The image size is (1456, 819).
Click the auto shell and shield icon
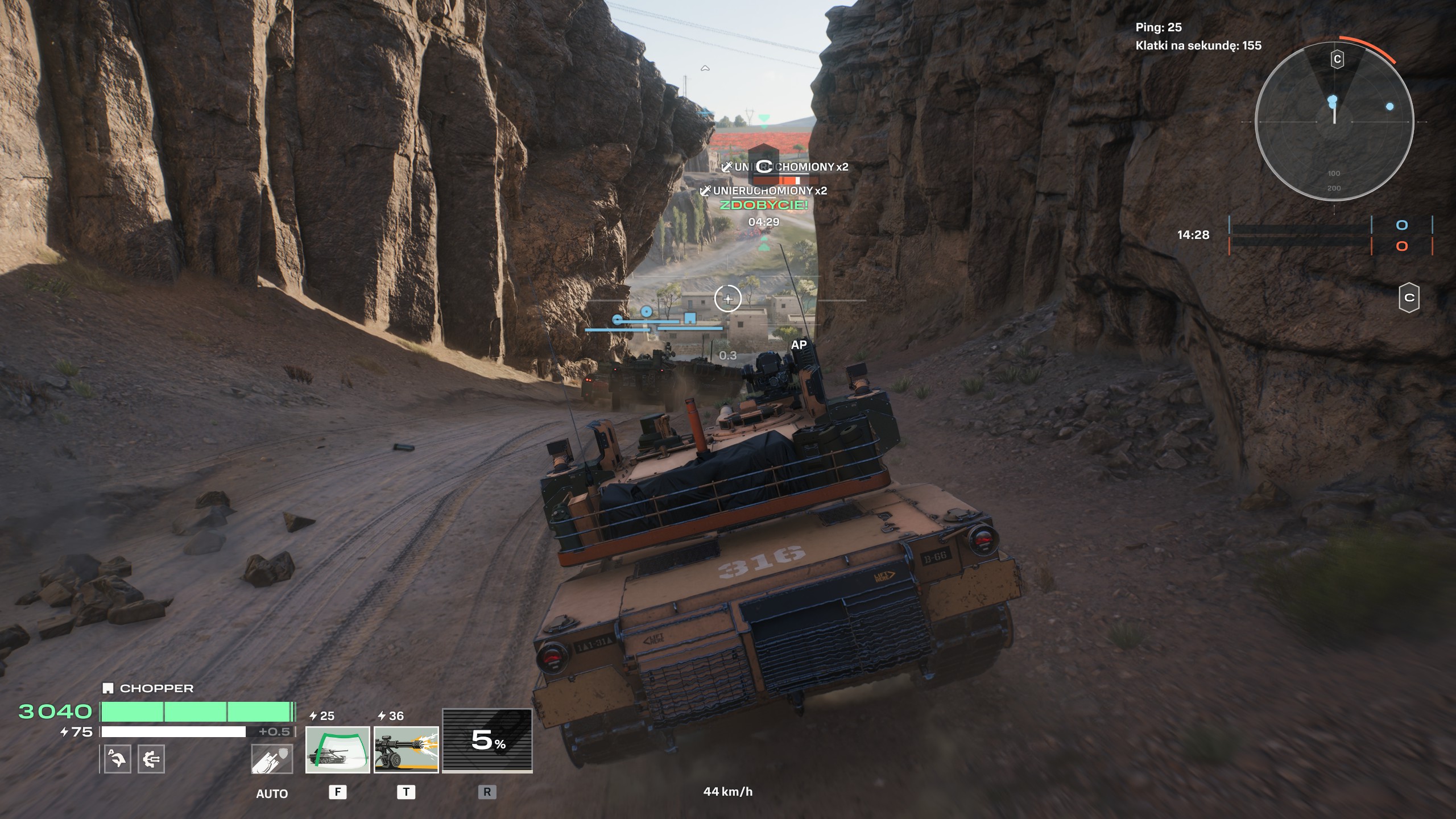(x=272, y=759)
